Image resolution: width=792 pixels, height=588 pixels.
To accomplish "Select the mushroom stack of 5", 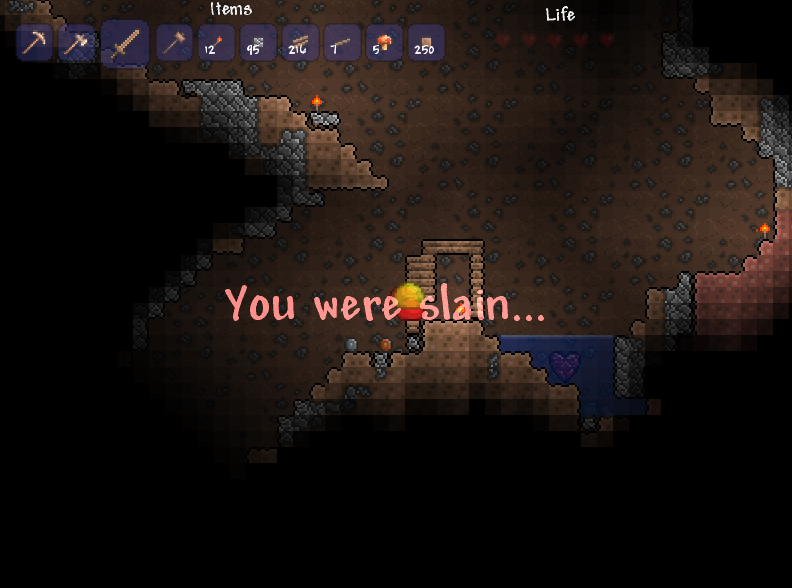I will tap(384, 43).
